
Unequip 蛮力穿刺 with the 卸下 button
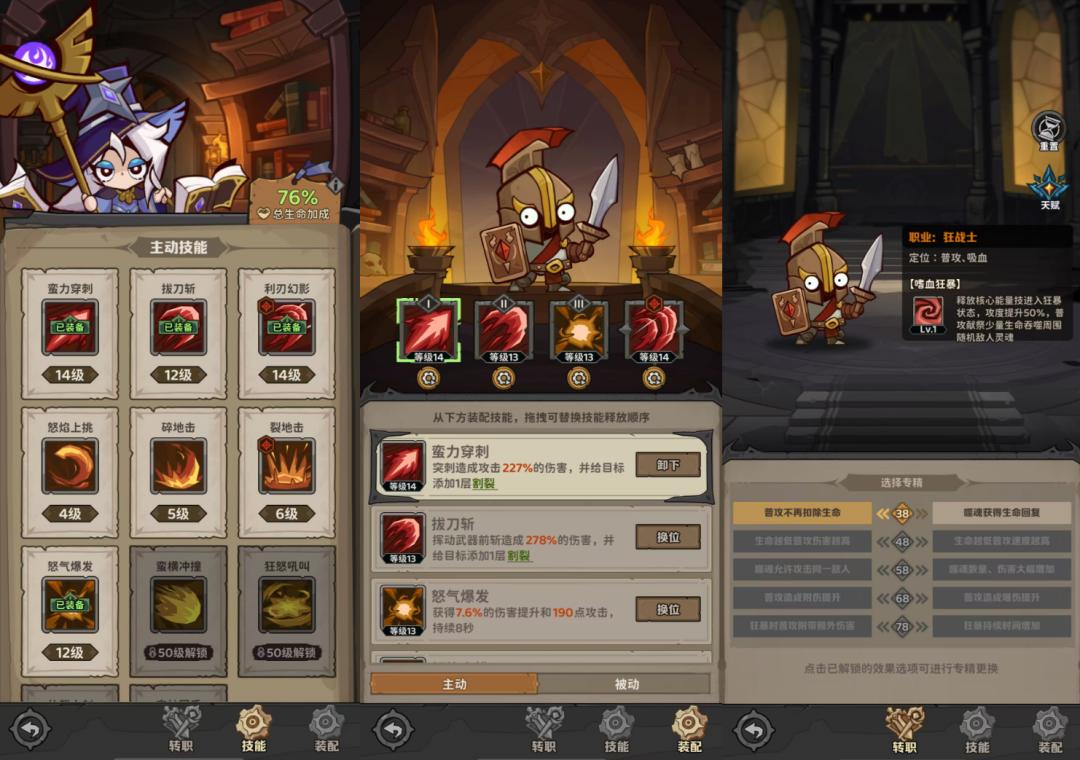[x=668, y=465]
